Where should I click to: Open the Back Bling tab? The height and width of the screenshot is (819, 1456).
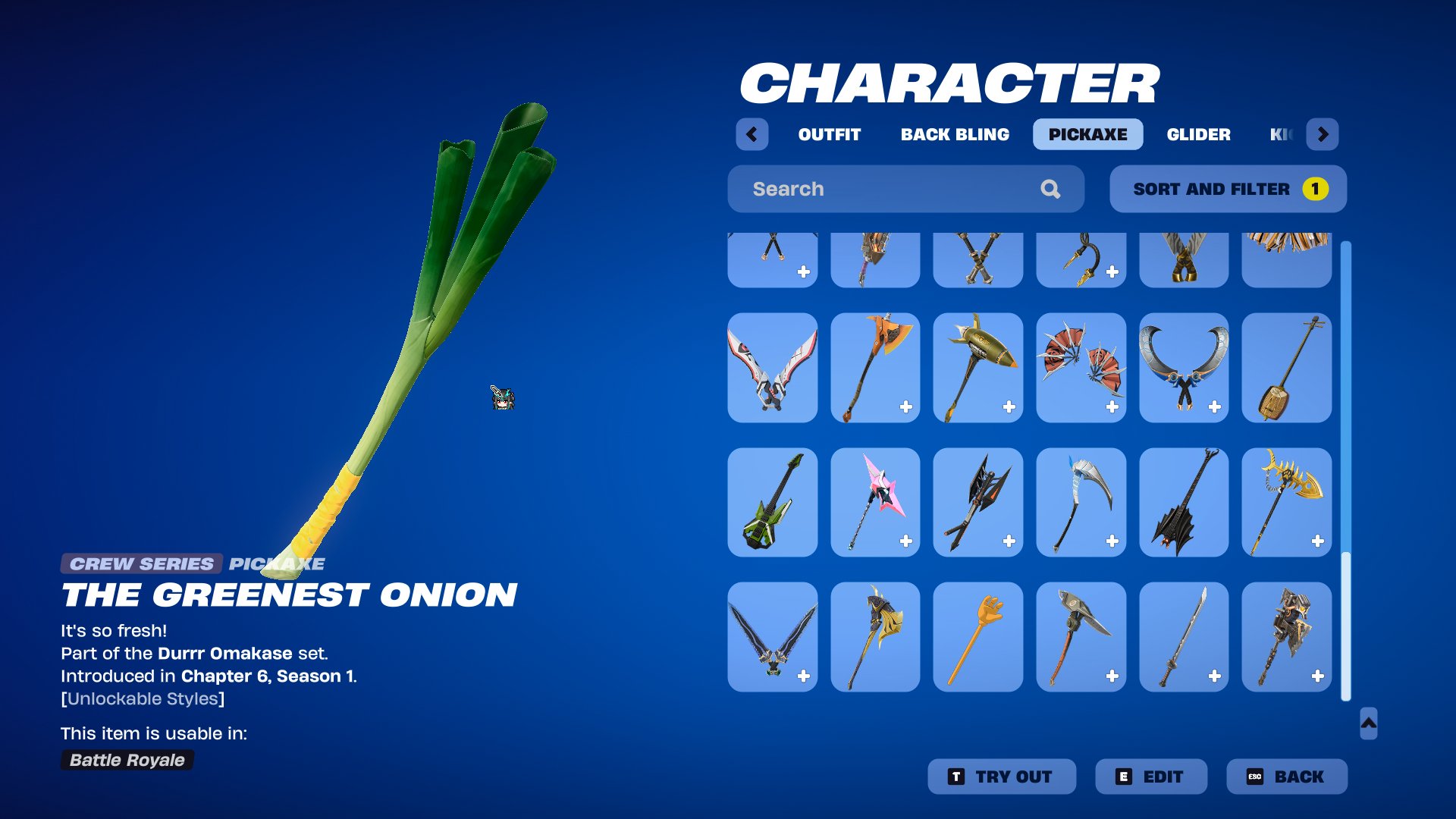tap(955, 134)
